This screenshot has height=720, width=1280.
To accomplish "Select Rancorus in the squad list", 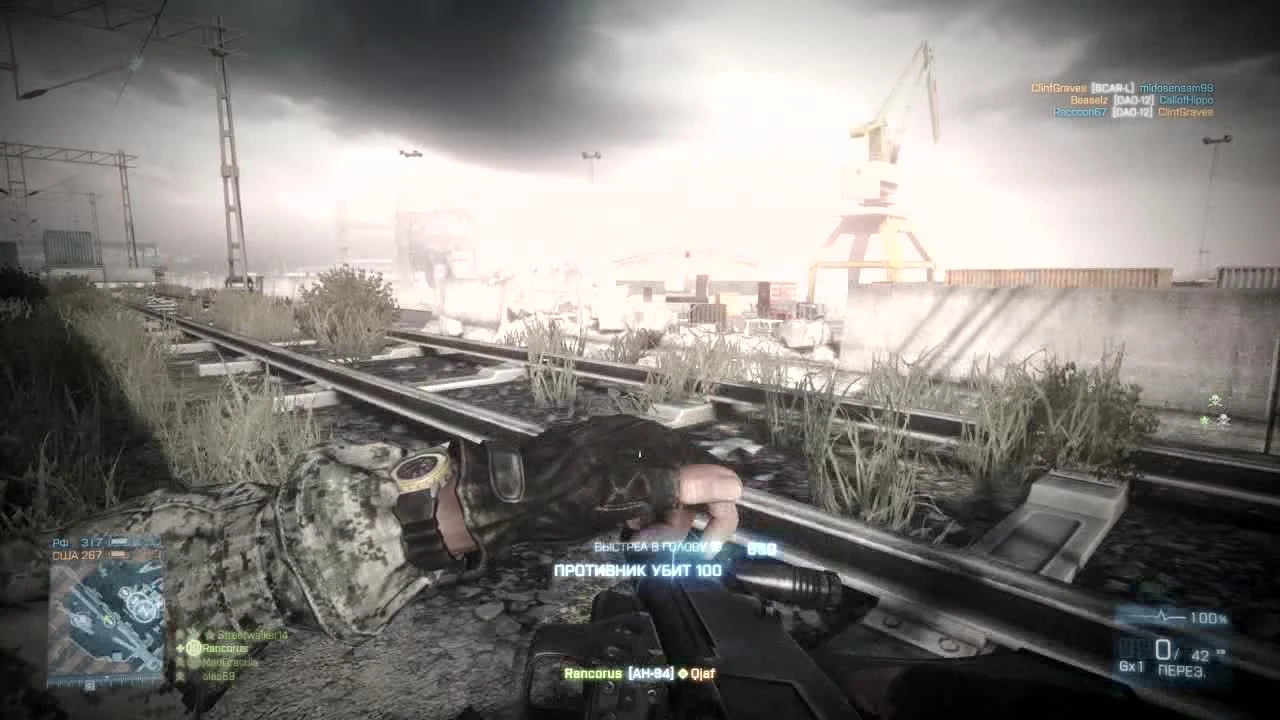I will (225, 648).
